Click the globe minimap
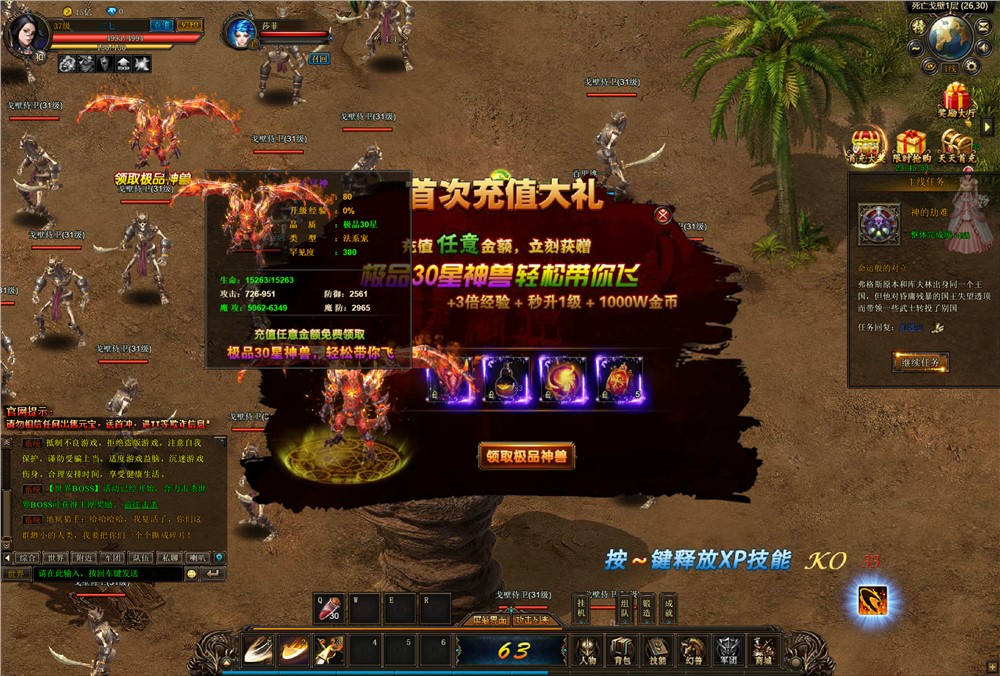 950,38
